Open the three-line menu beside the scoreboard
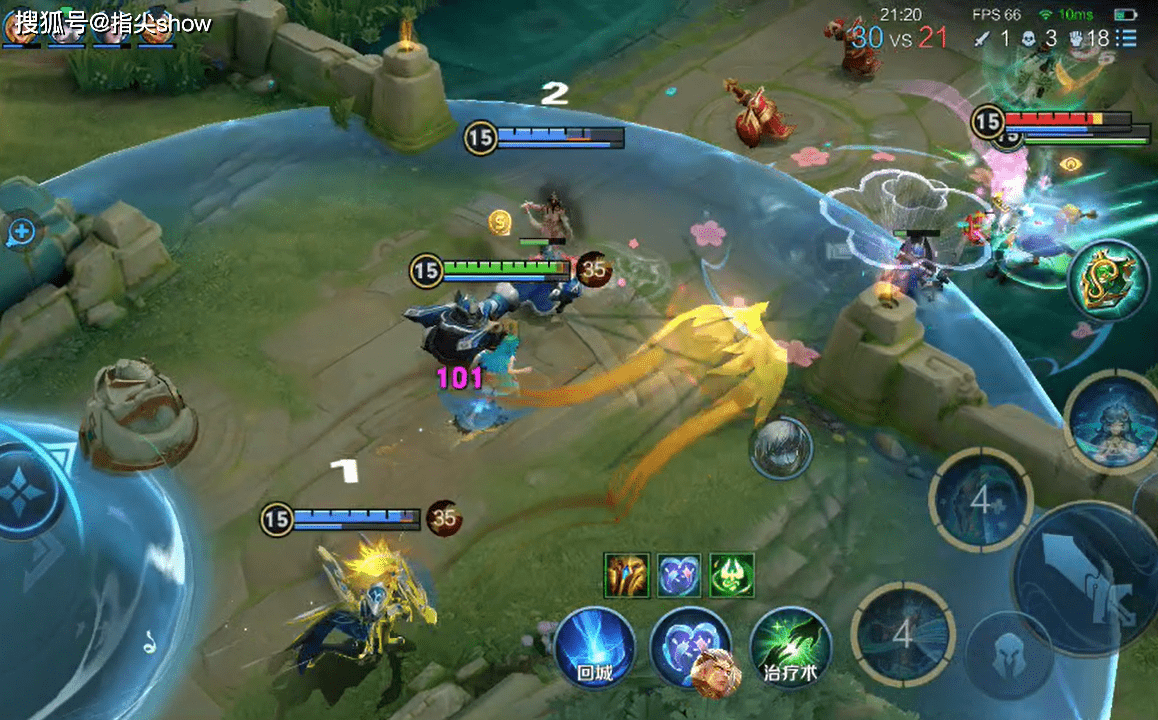The width and height of the screenshot is (1158, 720). pyautogui.click(x=1129, y=38)
